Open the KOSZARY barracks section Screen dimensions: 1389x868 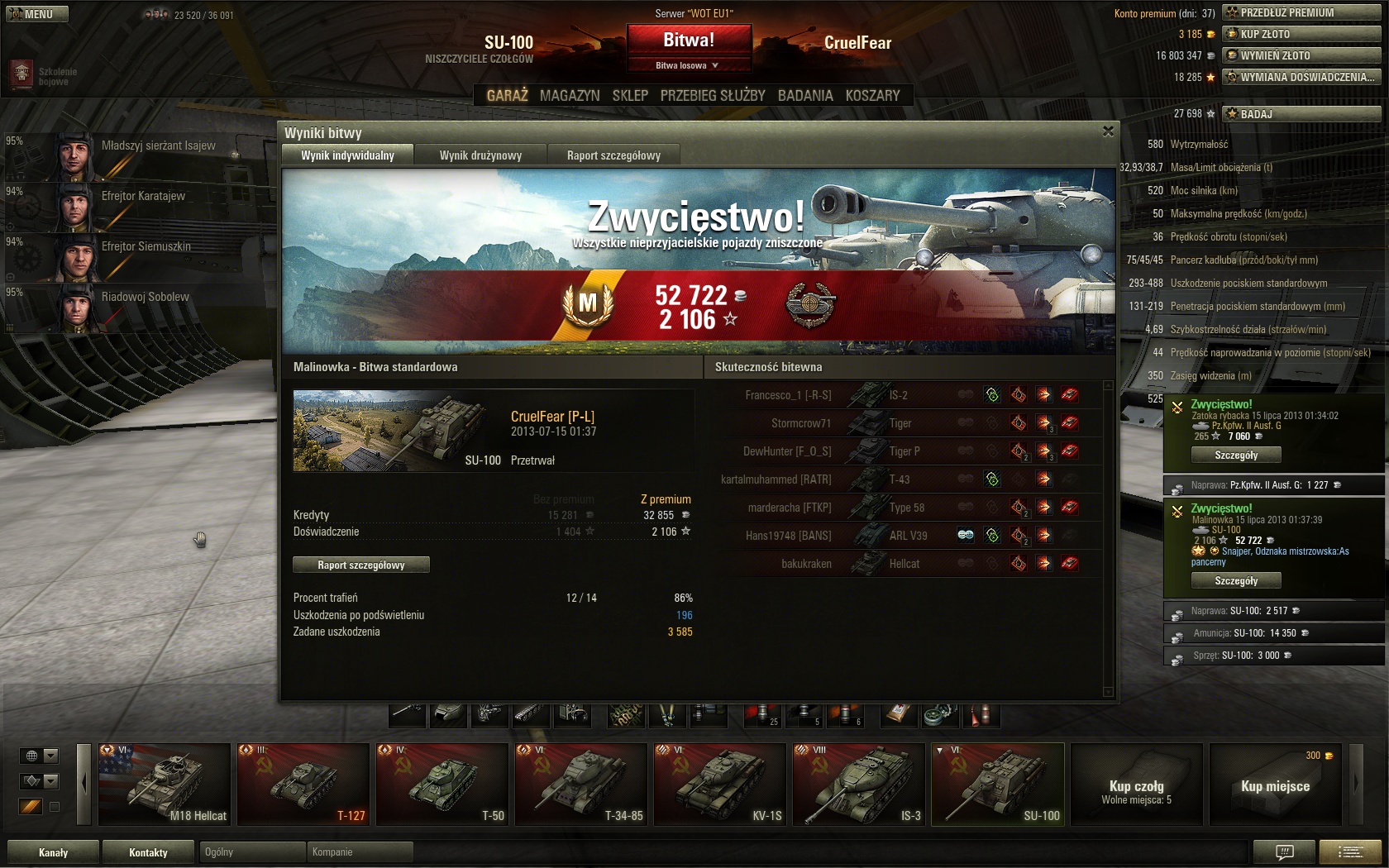872,96
